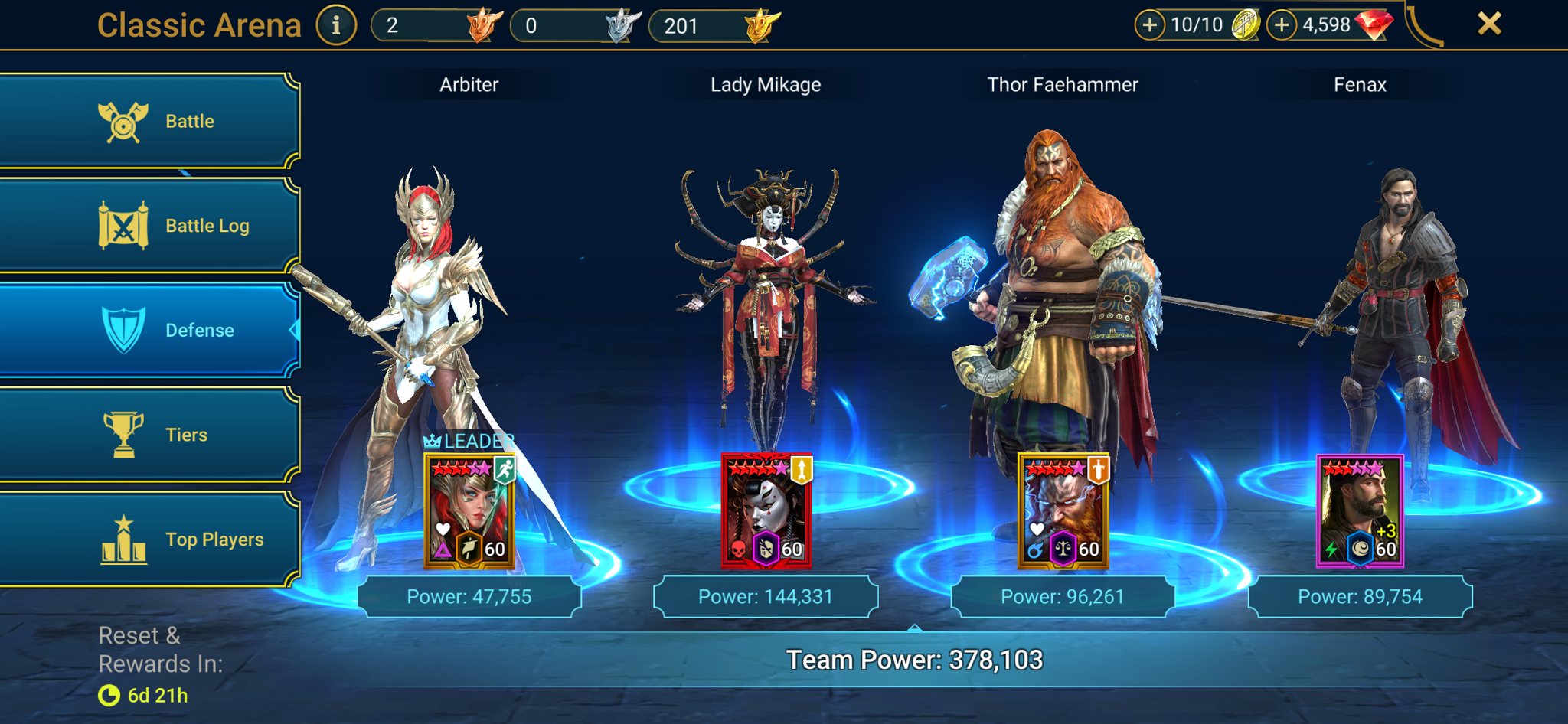
Task: Click the Top Players podium icon
Action: [122, 539]
